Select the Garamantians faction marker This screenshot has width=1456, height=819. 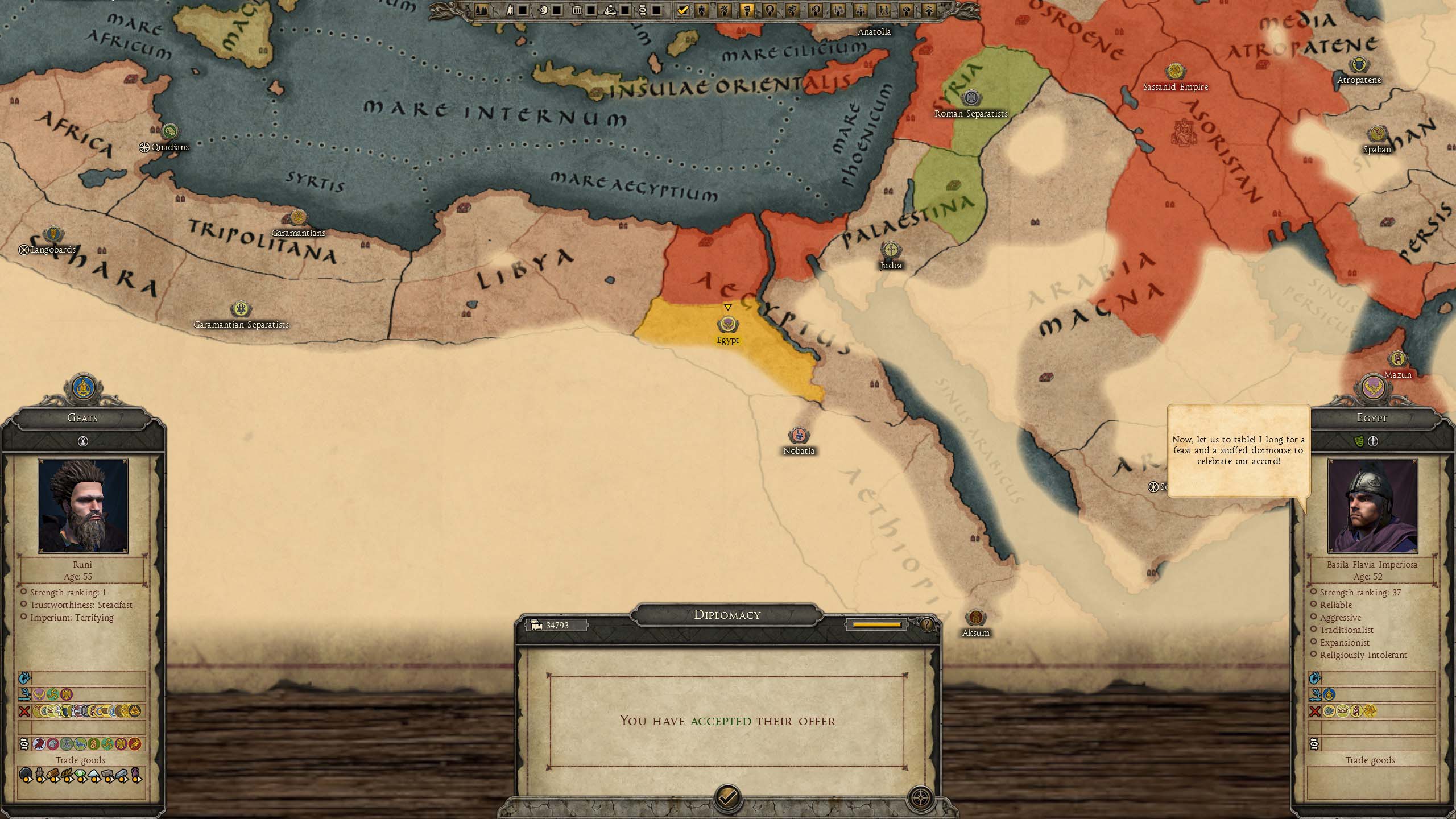click(x=298, y=218)
